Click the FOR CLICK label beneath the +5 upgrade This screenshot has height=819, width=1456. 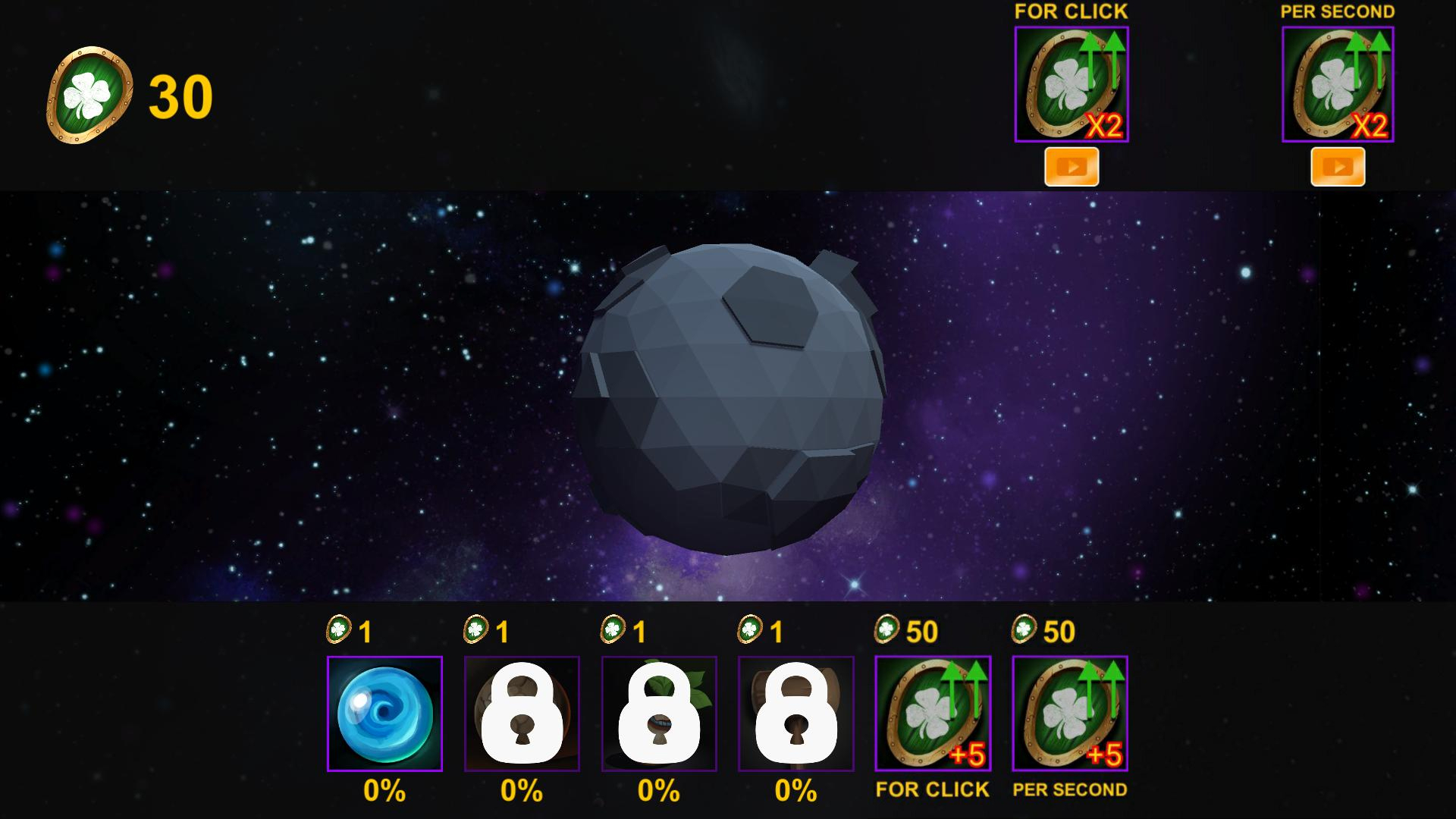[x=932, y=790]
